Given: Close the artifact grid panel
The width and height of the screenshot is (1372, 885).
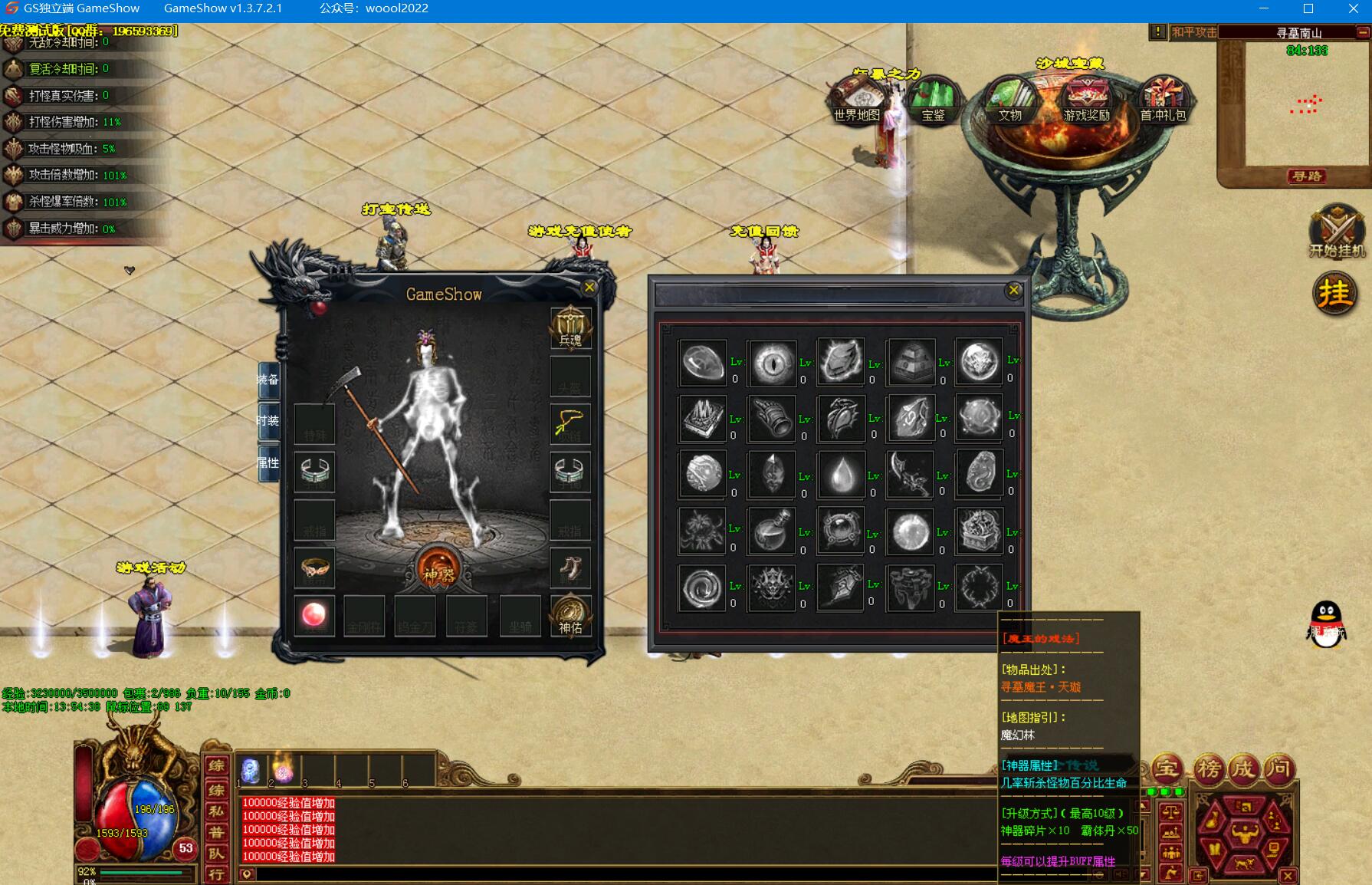Looking at the screenshot, I should 1013,291.
